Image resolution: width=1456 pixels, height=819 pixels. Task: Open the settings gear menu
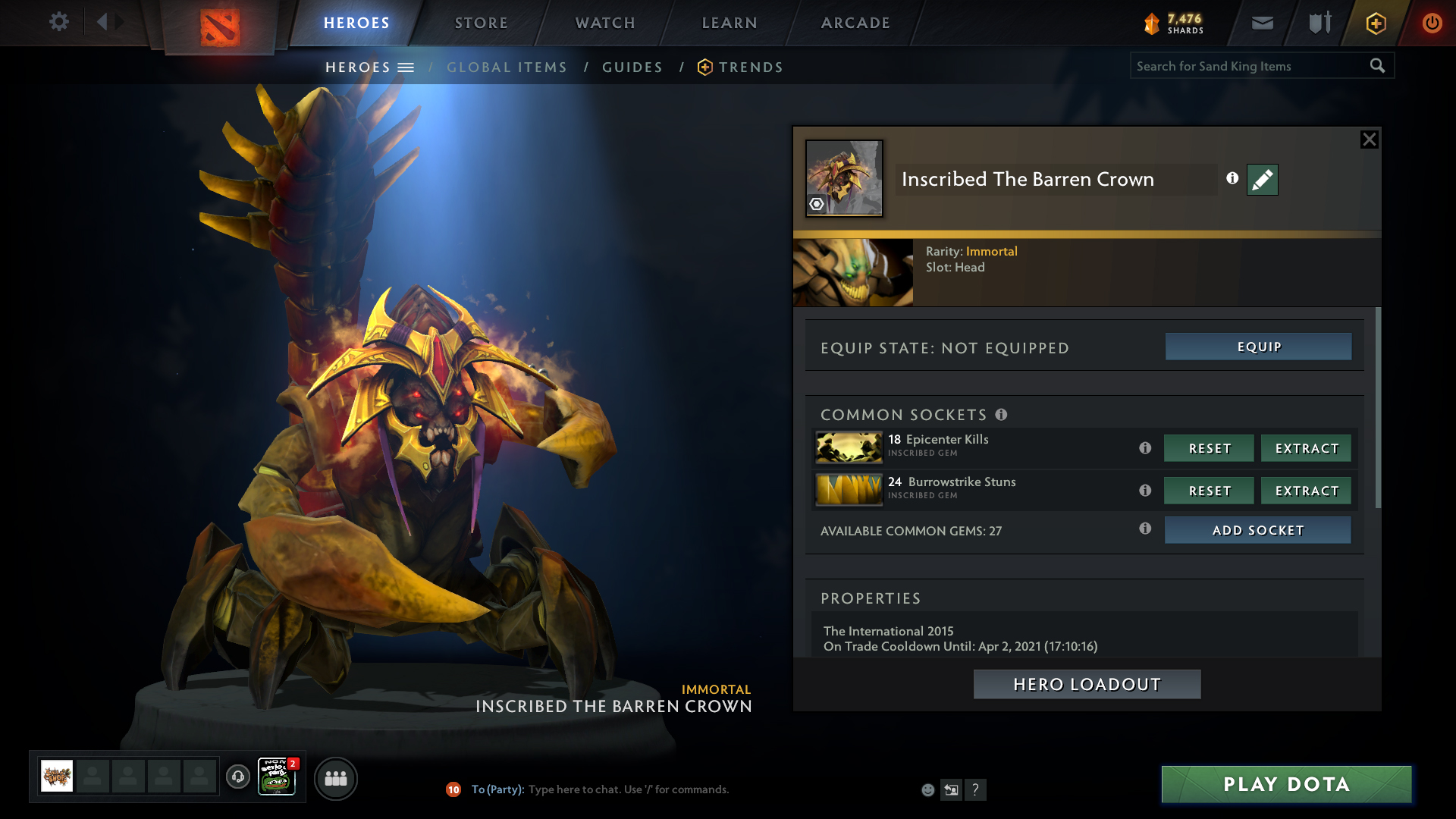[58, 22]
